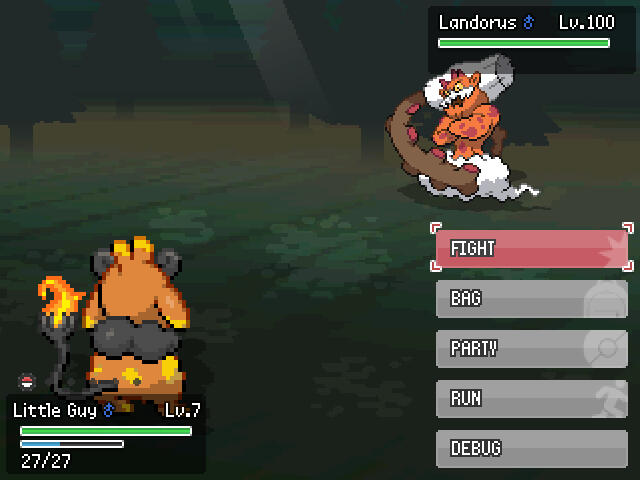
Task: Select the FIGHT command
Action: [531, 248]
